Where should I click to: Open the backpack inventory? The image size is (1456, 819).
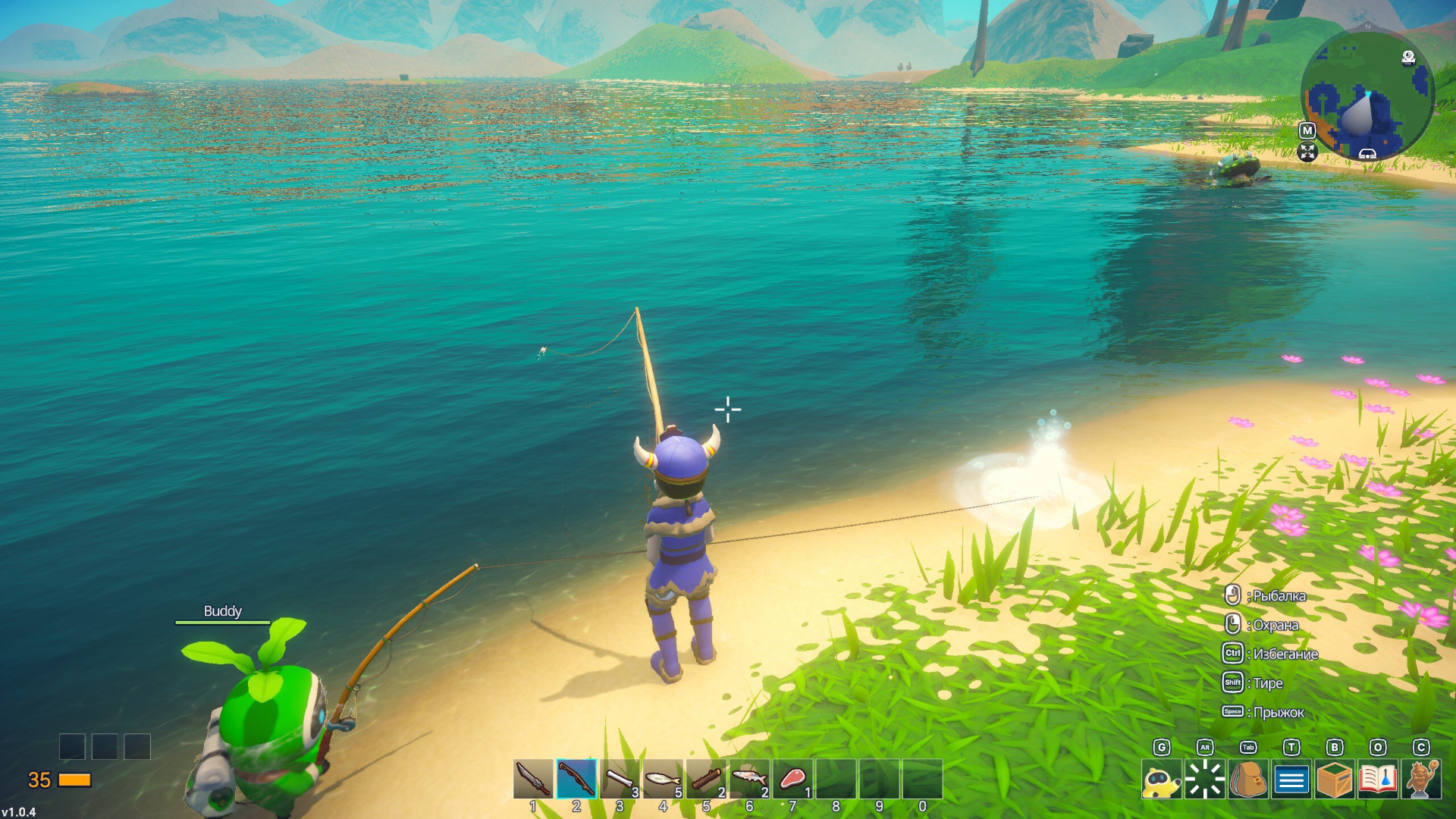(x=1247, y=780)
